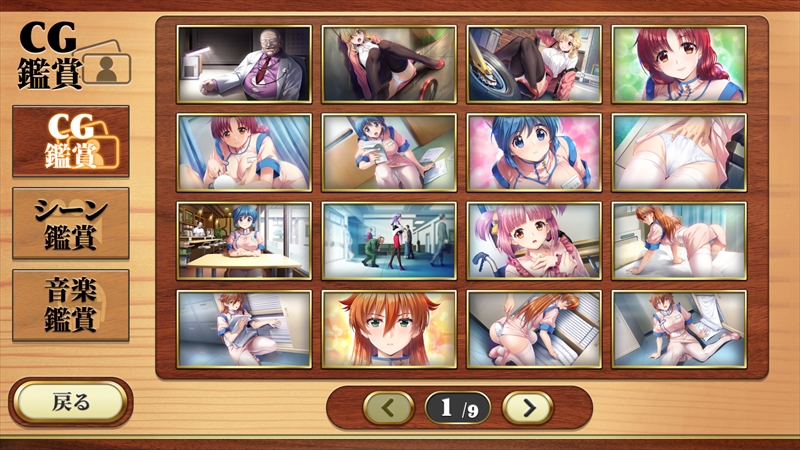
Task: Open the red-haired girl on green background thumbnail
Action: pos(679,62)
